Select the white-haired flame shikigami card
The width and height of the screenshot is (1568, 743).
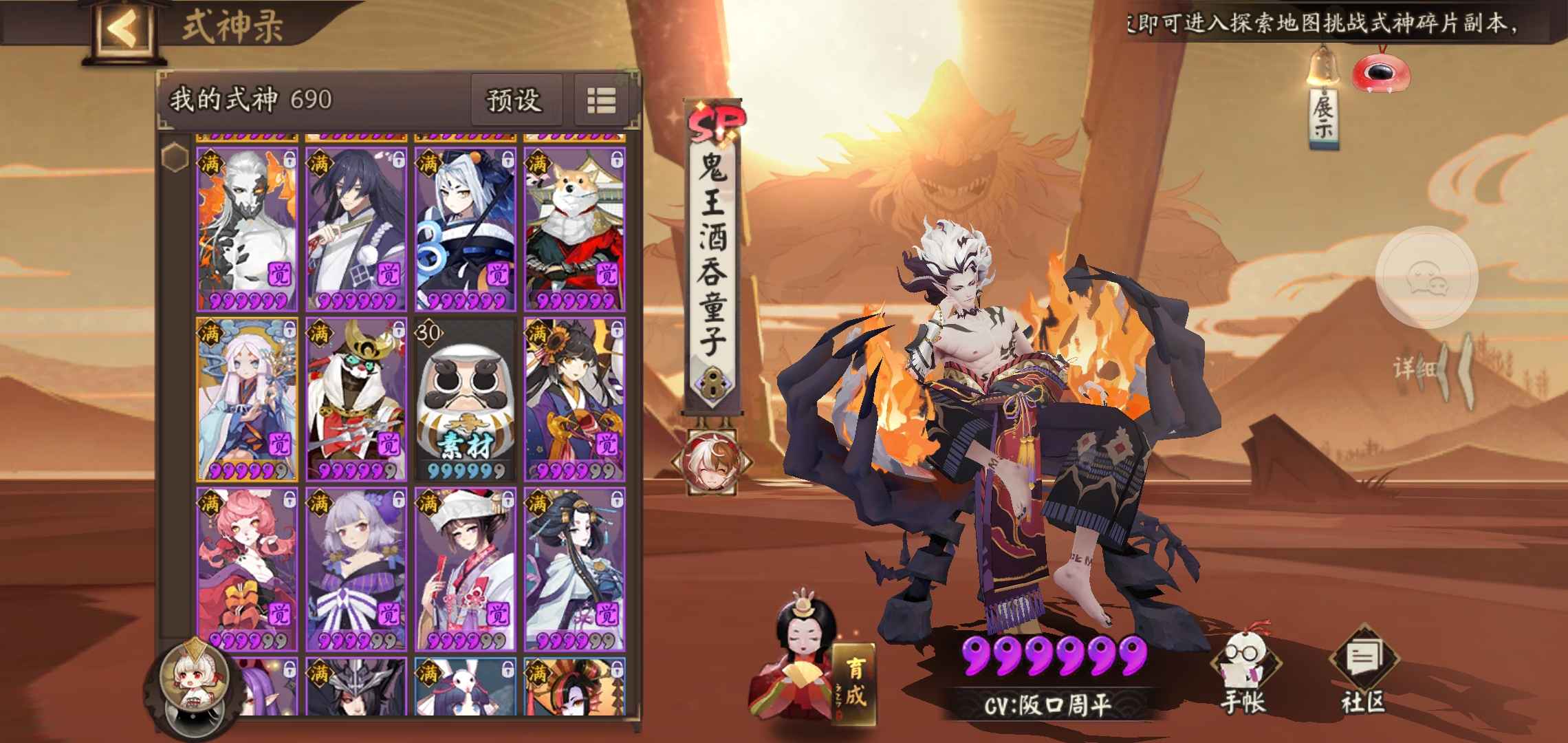click(x=248, y=228)
